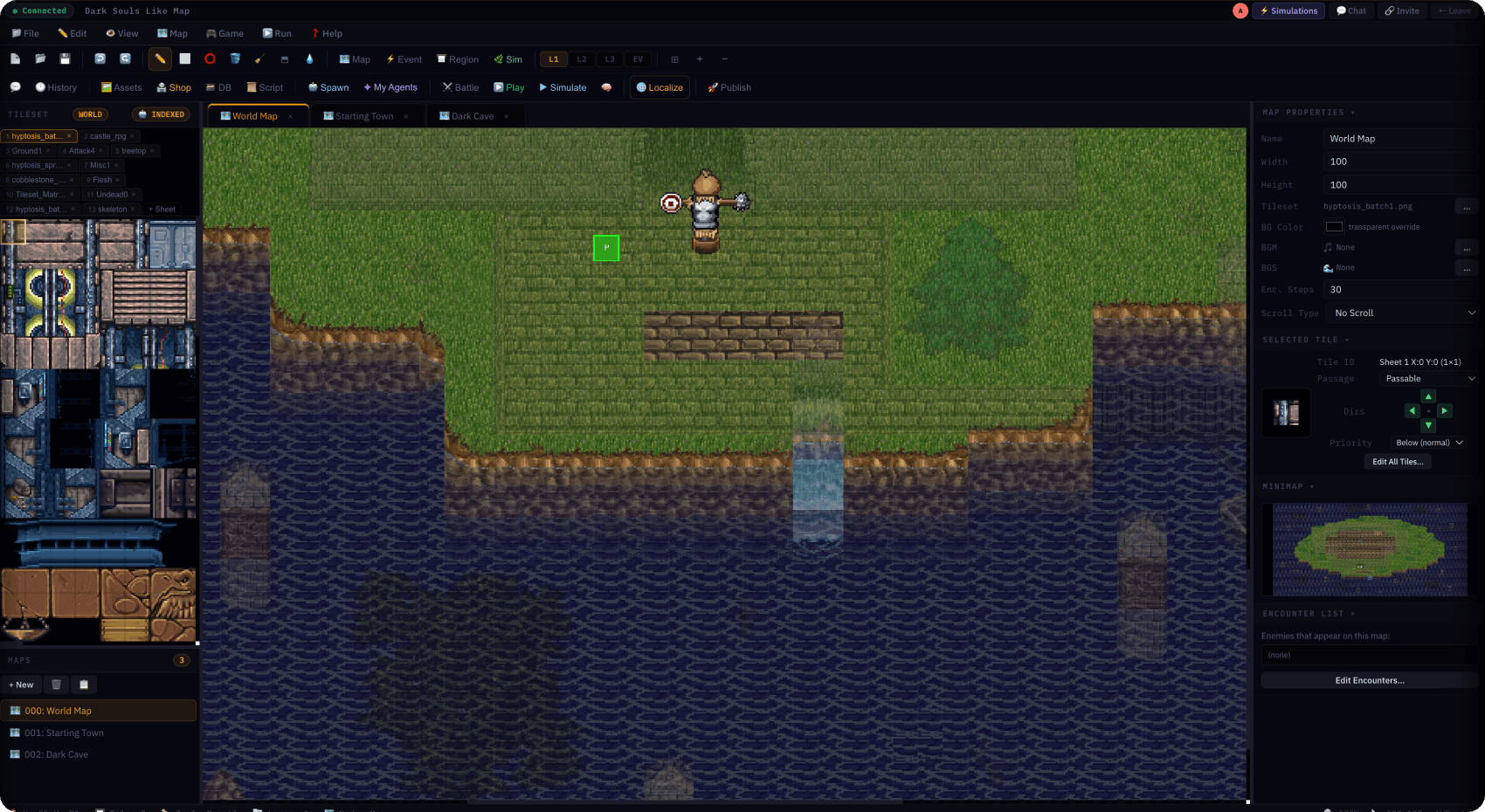
Task: Click the BG Color swatch
Action: pyautogui.click(x=1334, y=226)
